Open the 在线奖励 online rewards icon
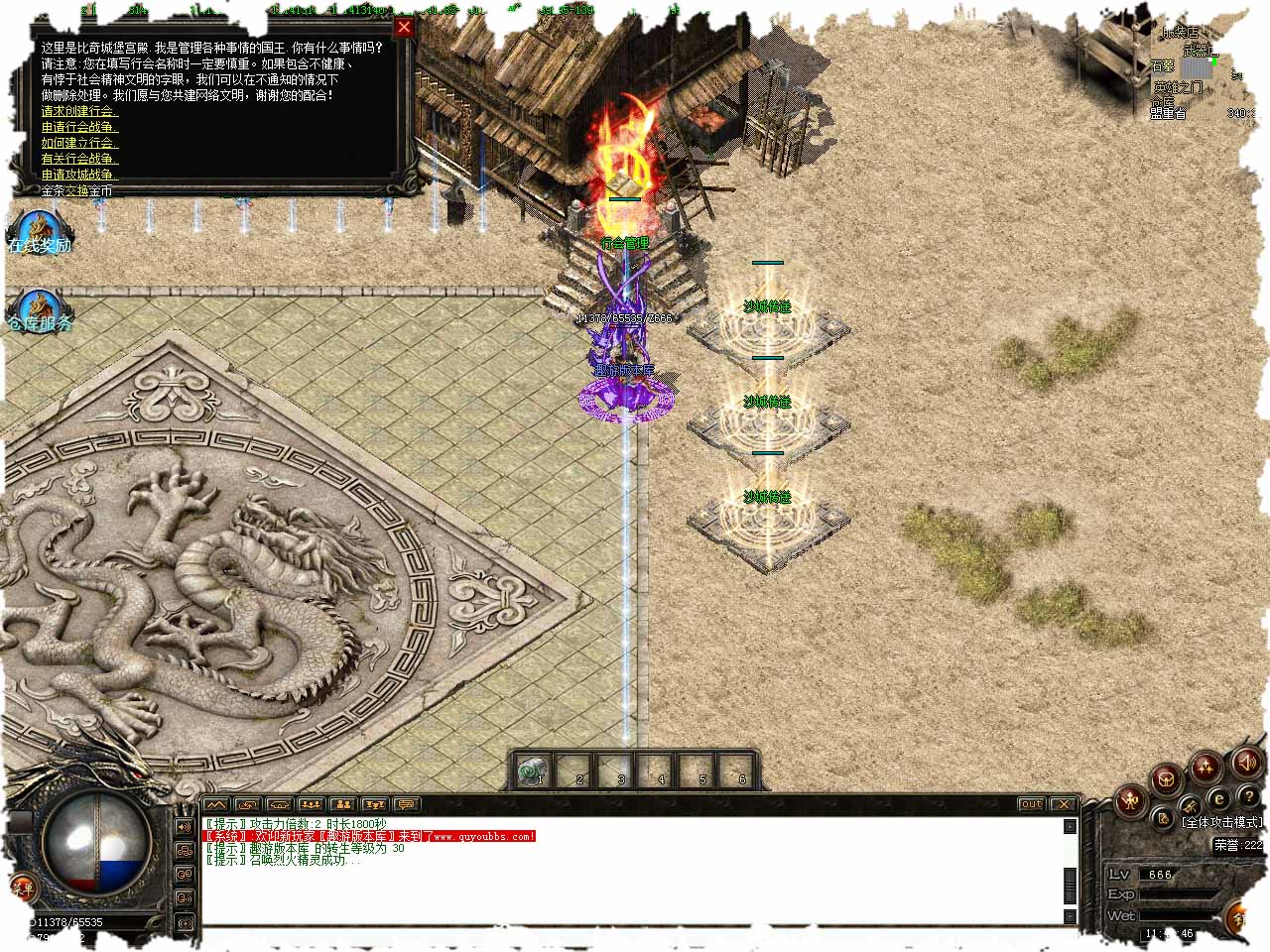The width and height of the screenshot is (1270, 952). [39, 233]
